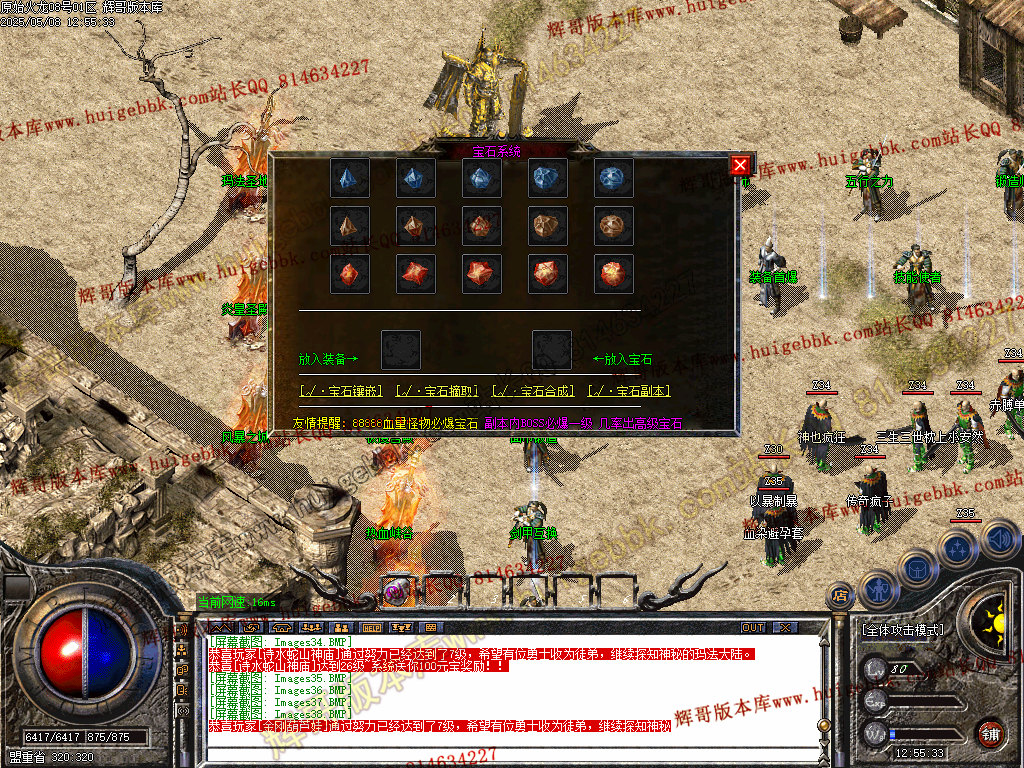Open the skills round button with sparkles
The height and width of the screenshot is (768, 1024).
[x=958, y=548]
